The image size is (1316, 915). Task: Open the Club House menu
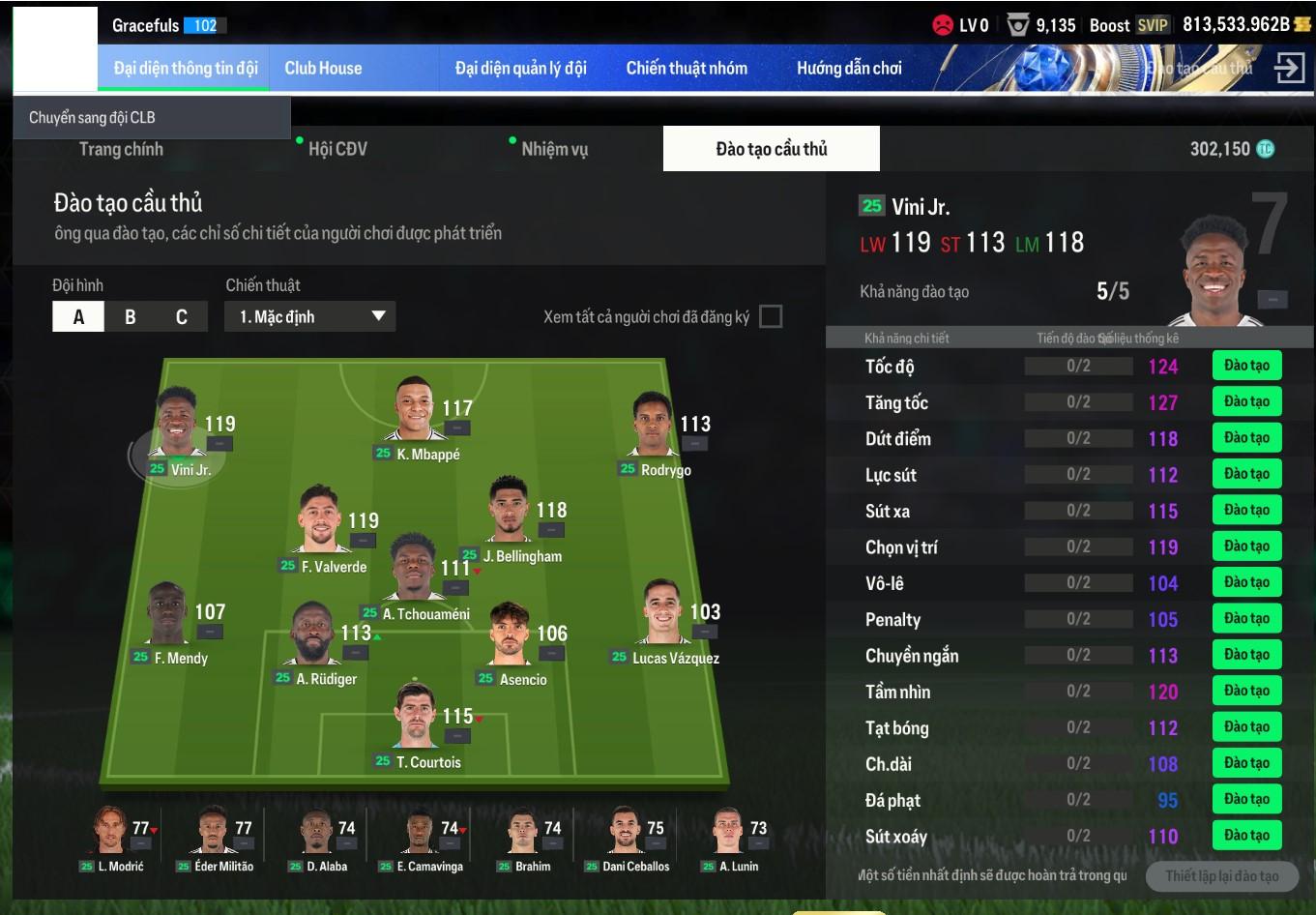pos(323,69)
